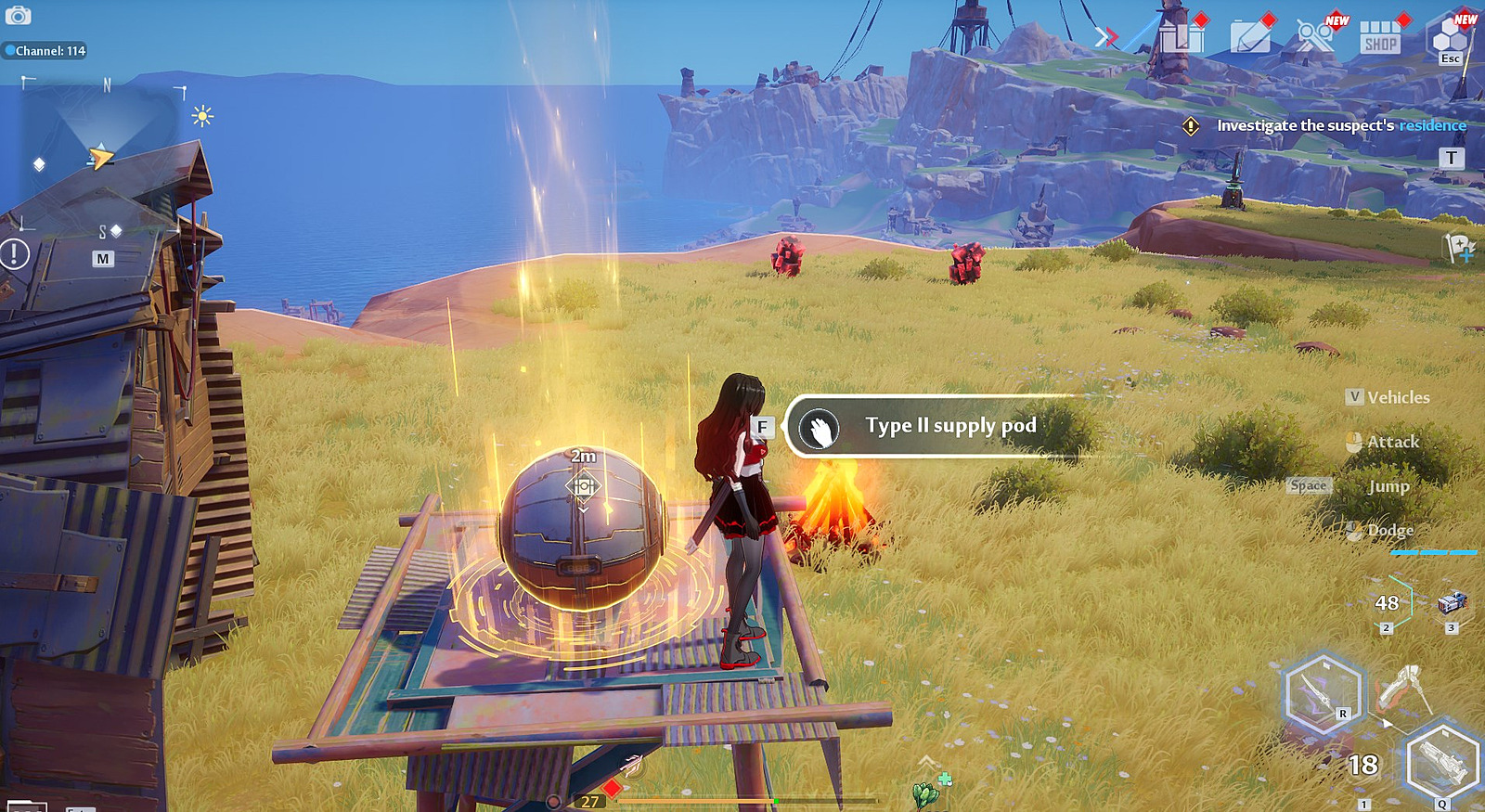Open the pencil notepad icon
The width and height of the screenshot is (1485, 812).
click(1250, 37)
